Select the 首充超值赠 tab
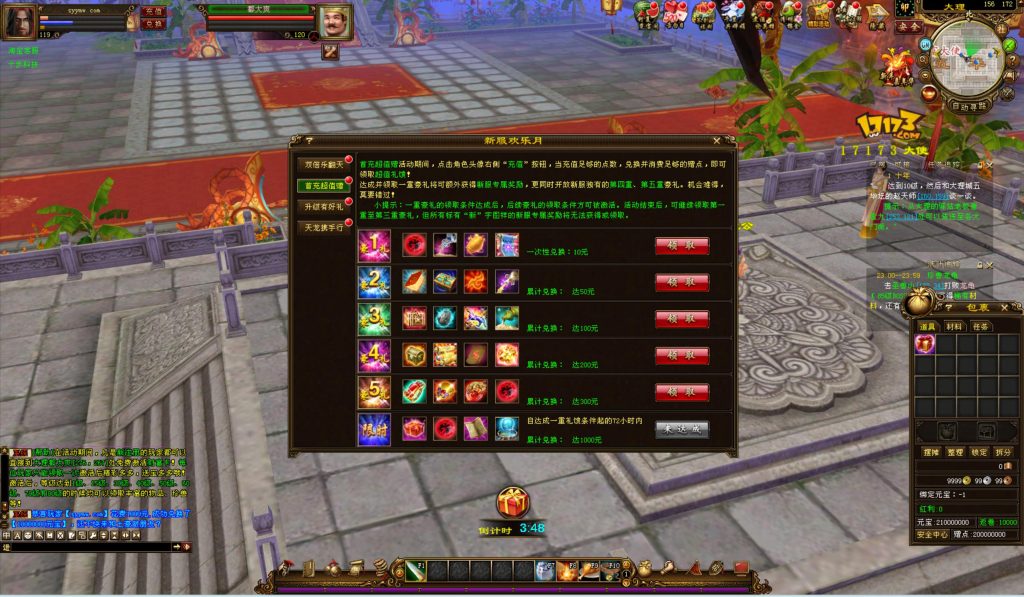Viewport: 1024px width, 597px height. click(323, 185)
